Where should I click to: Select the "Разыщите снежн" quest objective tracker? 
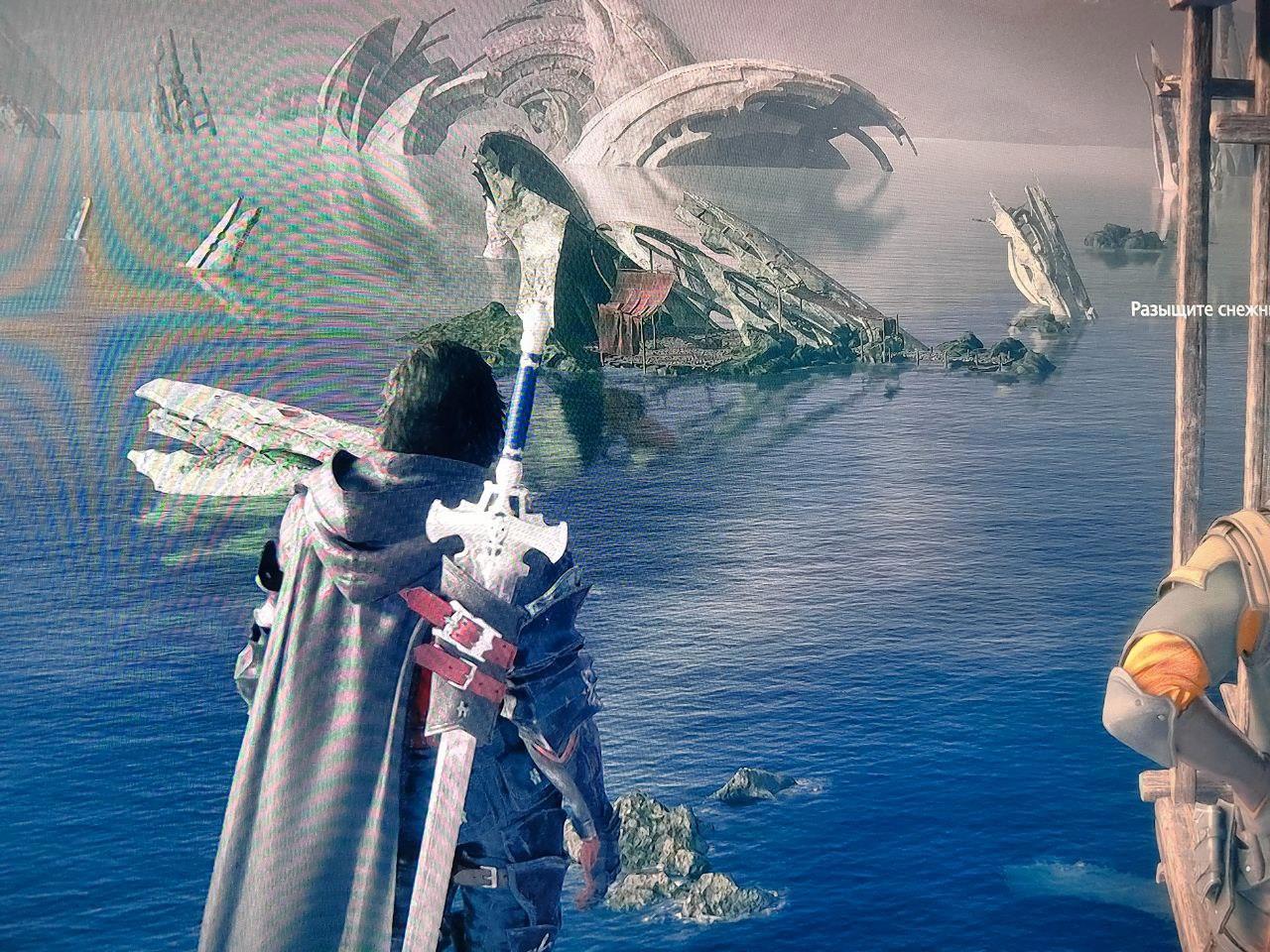pyautogui.click(x=1201, y=309)
